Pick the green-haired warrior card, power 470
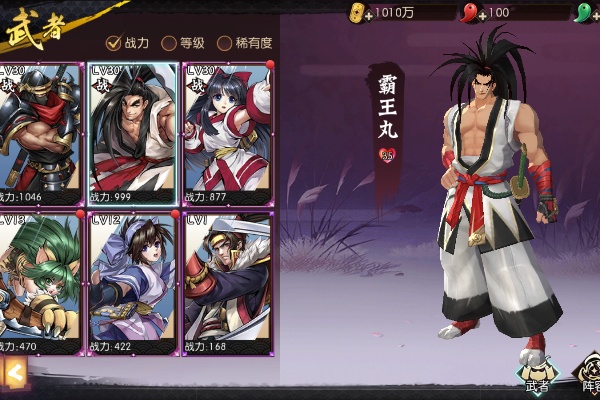The image size is (600, 400). (40, 283)
